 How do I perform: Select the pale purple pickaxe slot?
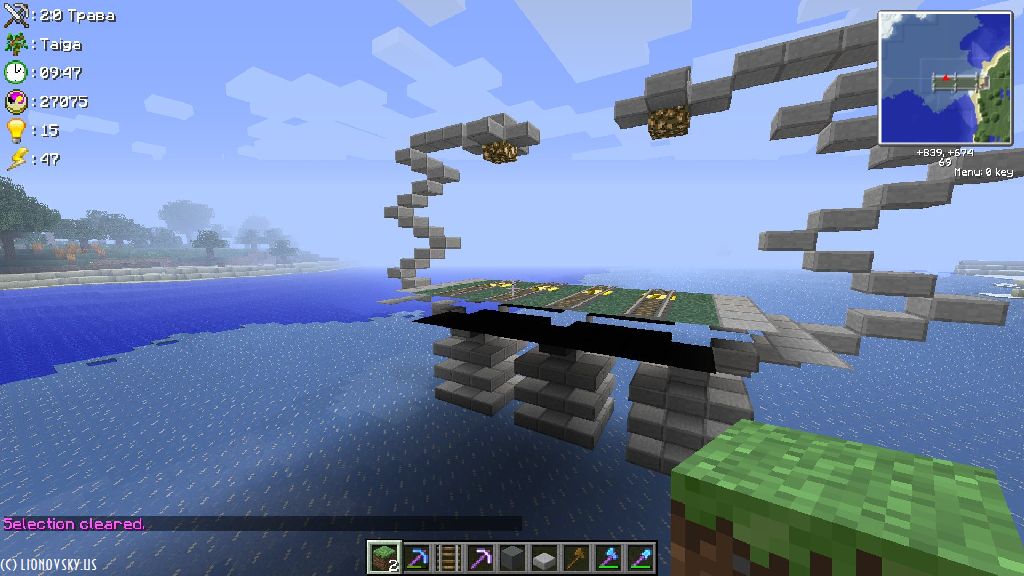pyautogui.click(x=480, y=557)
